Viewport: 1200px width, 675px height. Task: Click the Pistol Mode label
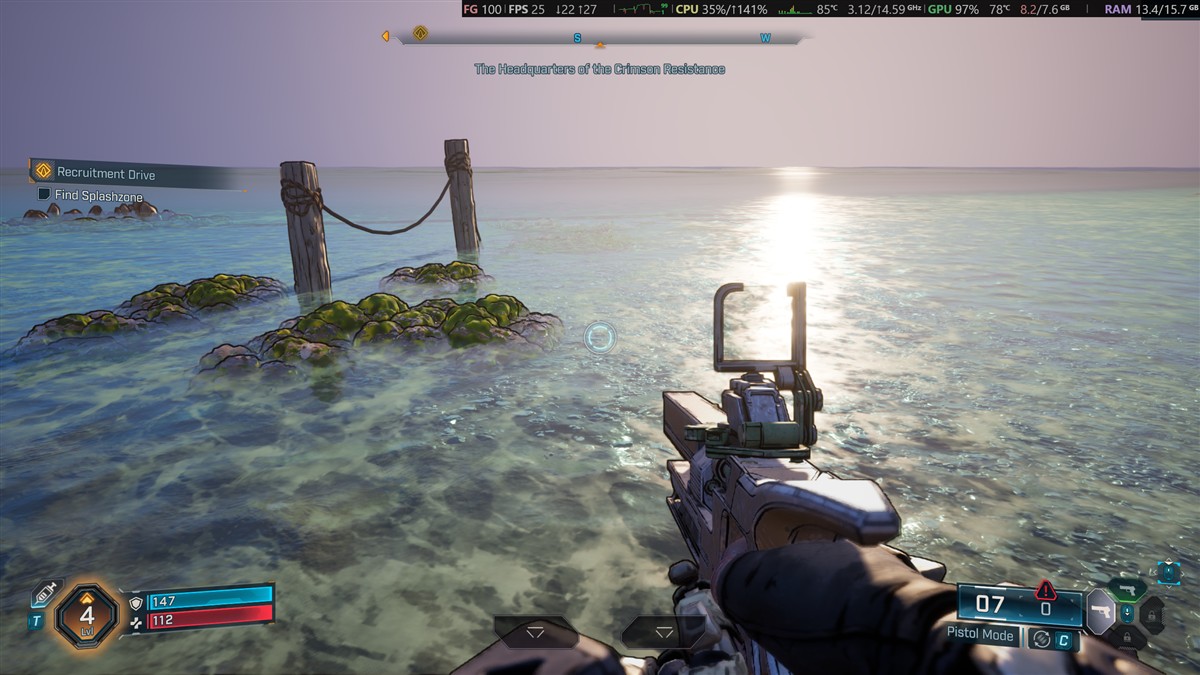click(981, 635)
